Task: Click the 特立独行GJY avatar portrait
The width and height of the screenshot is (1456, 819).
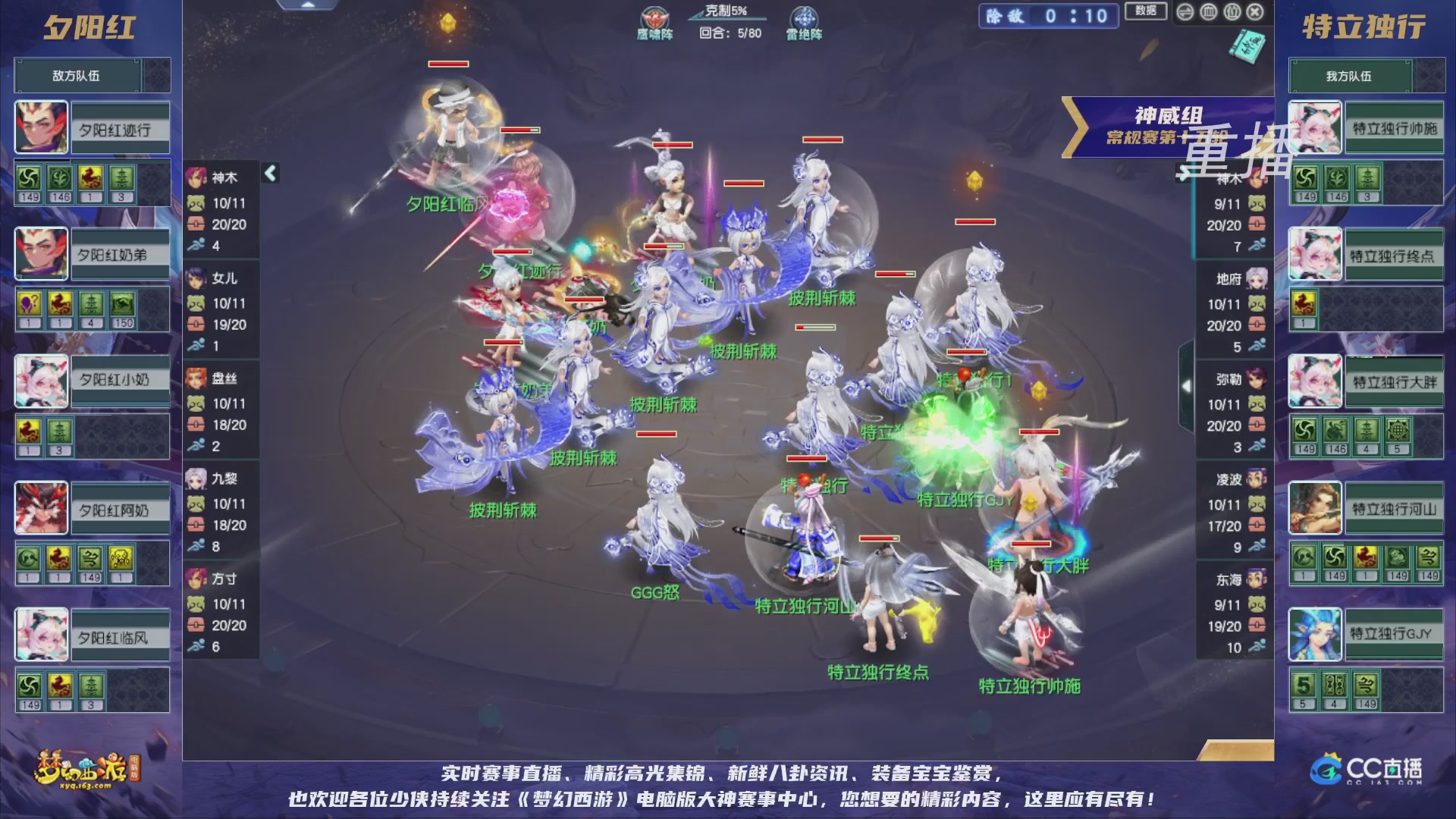Action: pos(1316,635)
